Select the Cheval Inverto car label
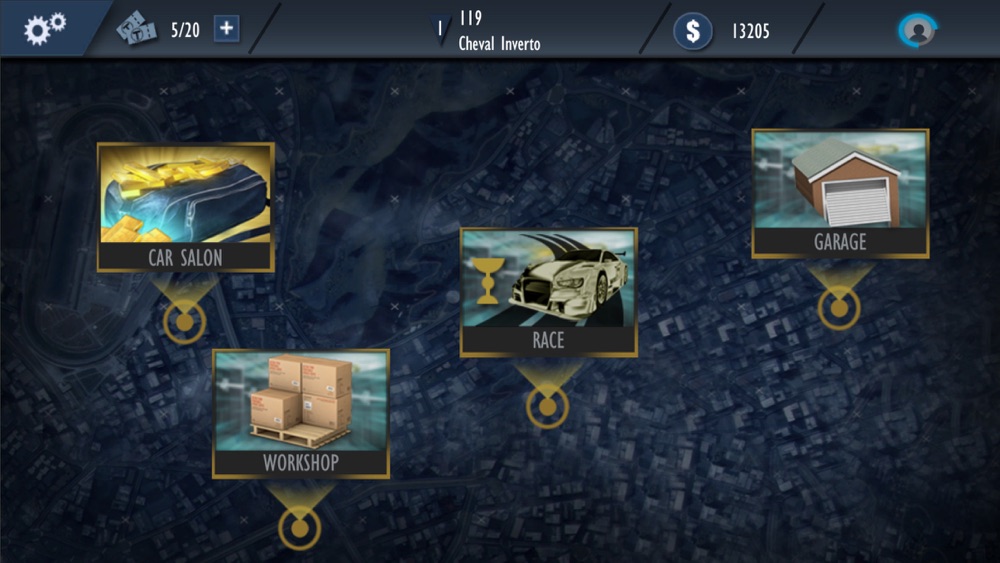Image resolution: width=1000 pixels, height=563 pixels. pyautogui.click(x=499, y=44)
